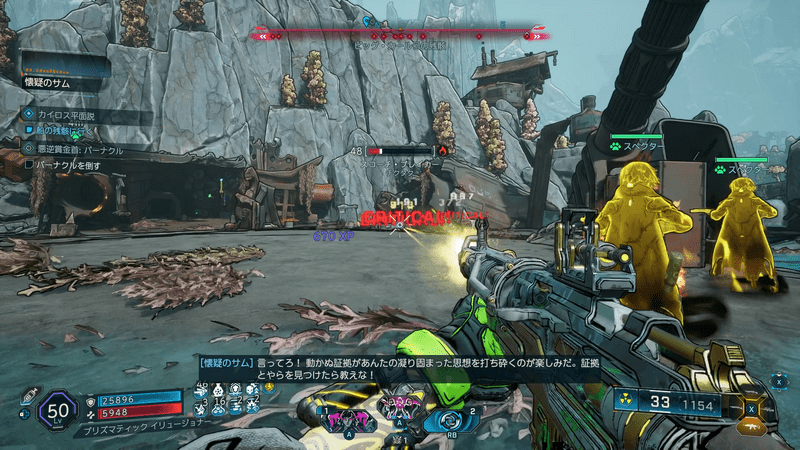Click the level 50 character badge
This screenshot has width=800, height=450.
pos(57,410)
